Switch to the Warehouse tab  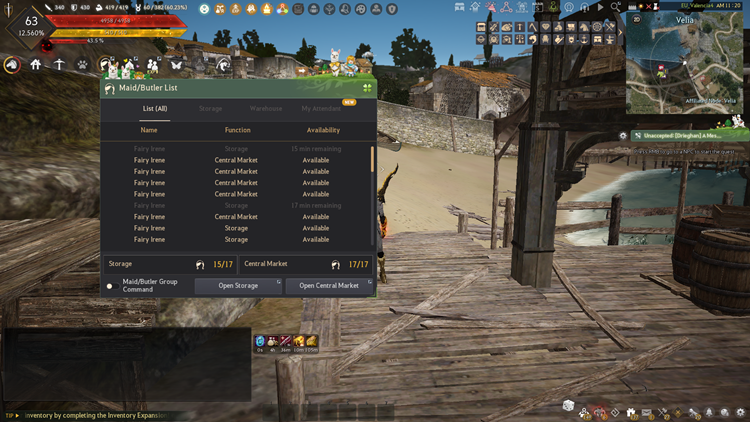(266, 108)
